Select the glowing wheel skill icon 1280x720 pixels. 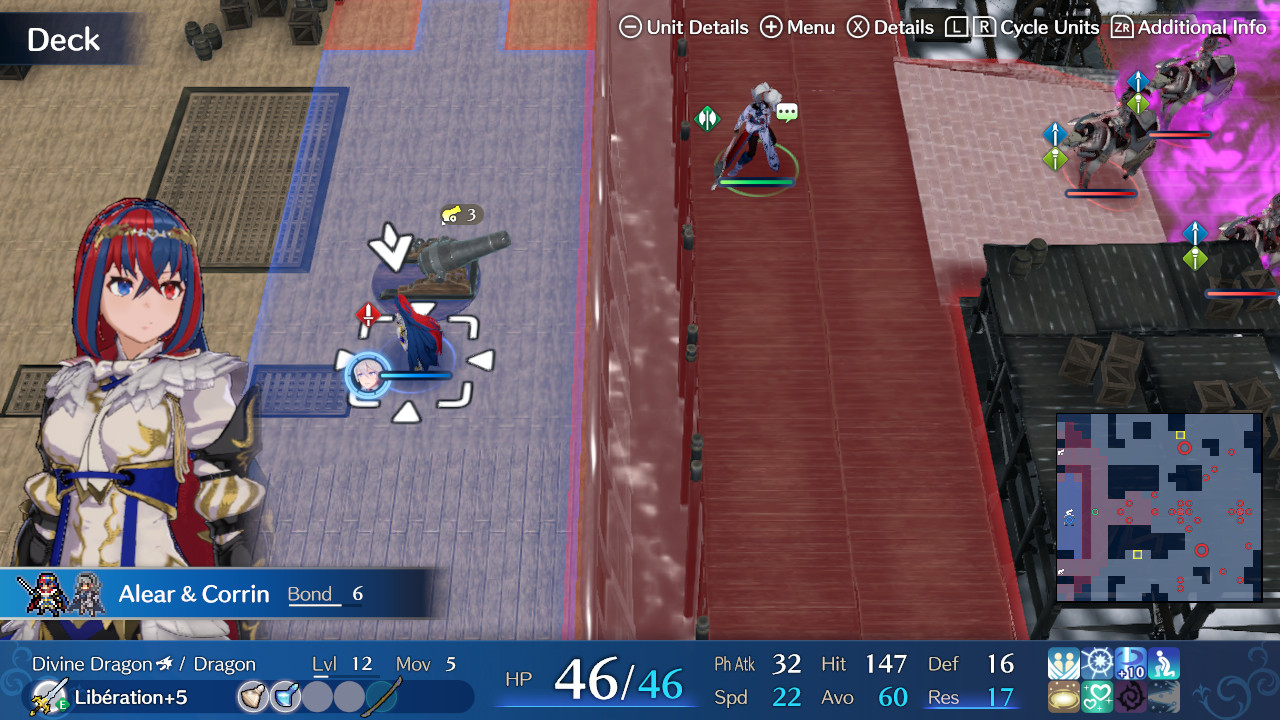point(1097,663)
